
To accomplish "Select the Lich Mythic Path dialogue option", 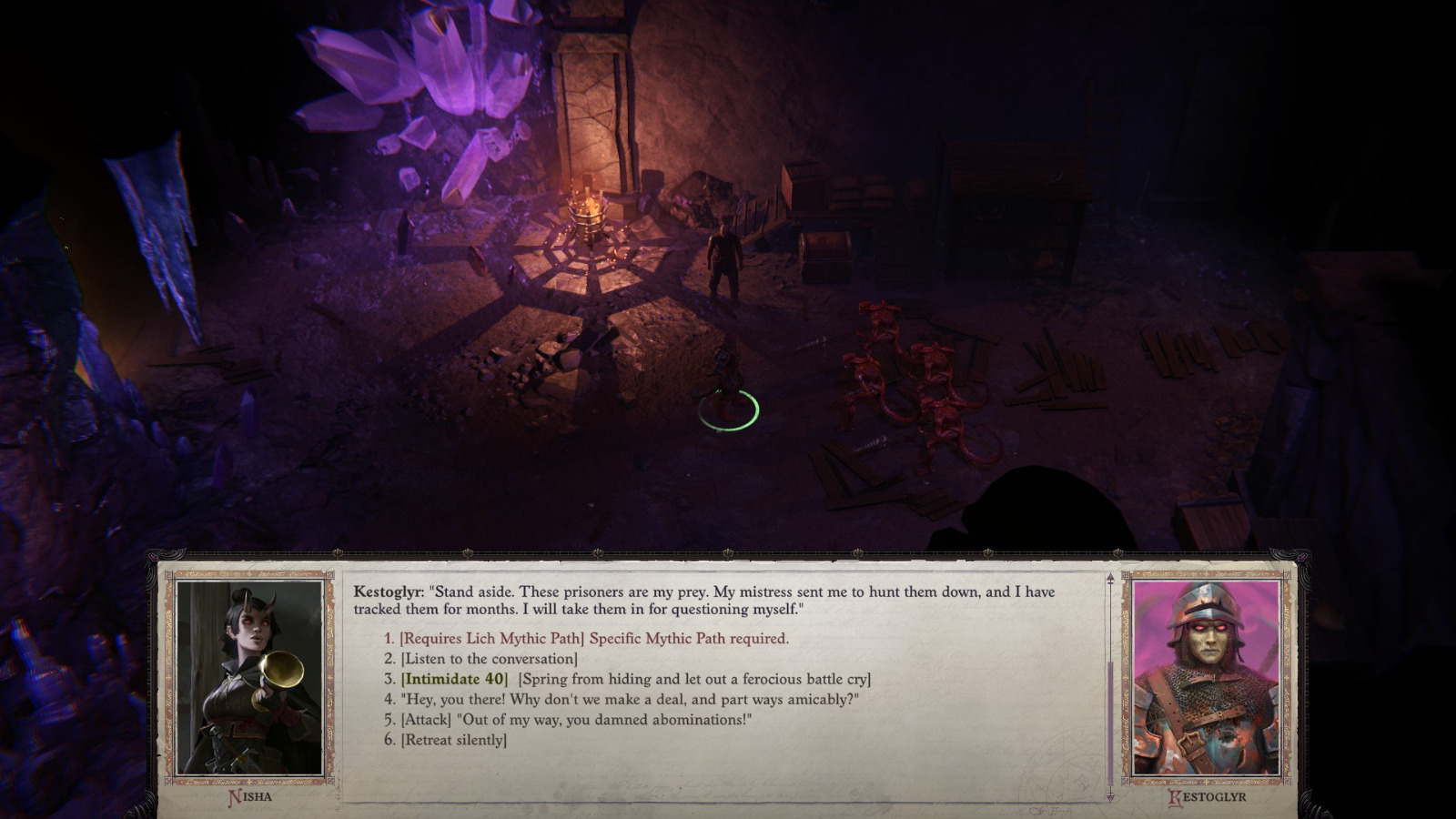I will 582,641.
